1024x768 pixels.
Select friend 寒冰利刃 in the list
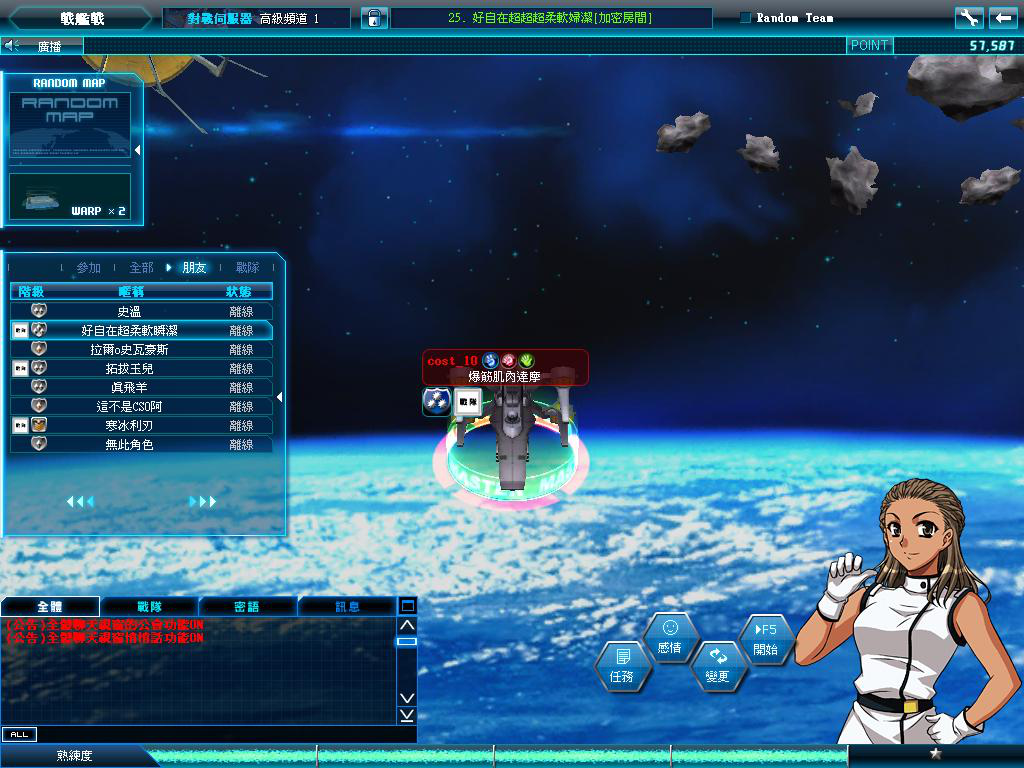click(141, 426)
